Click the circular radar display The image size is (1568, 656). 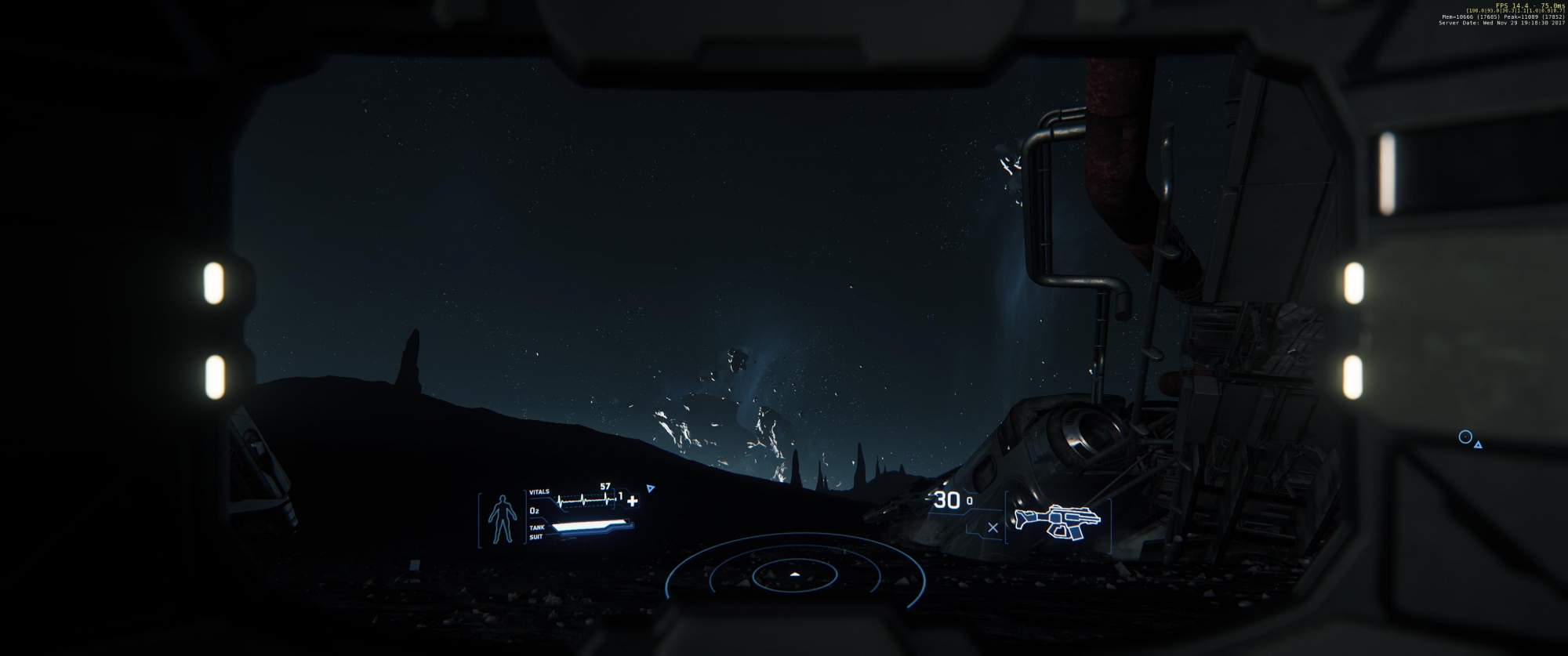pyautogui.click(x=794, y=576)
